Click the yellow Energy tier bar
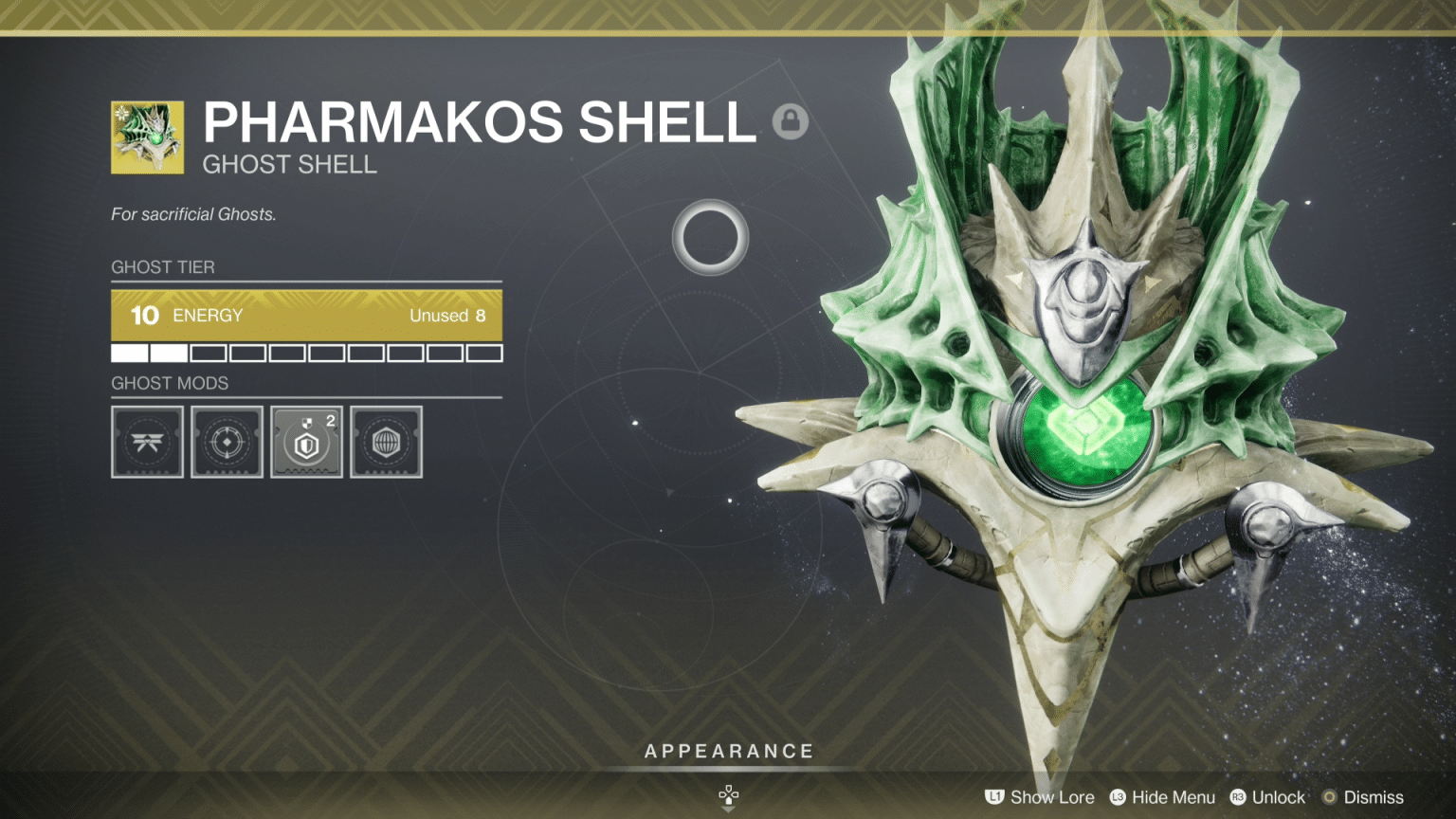 pos(306,315)
